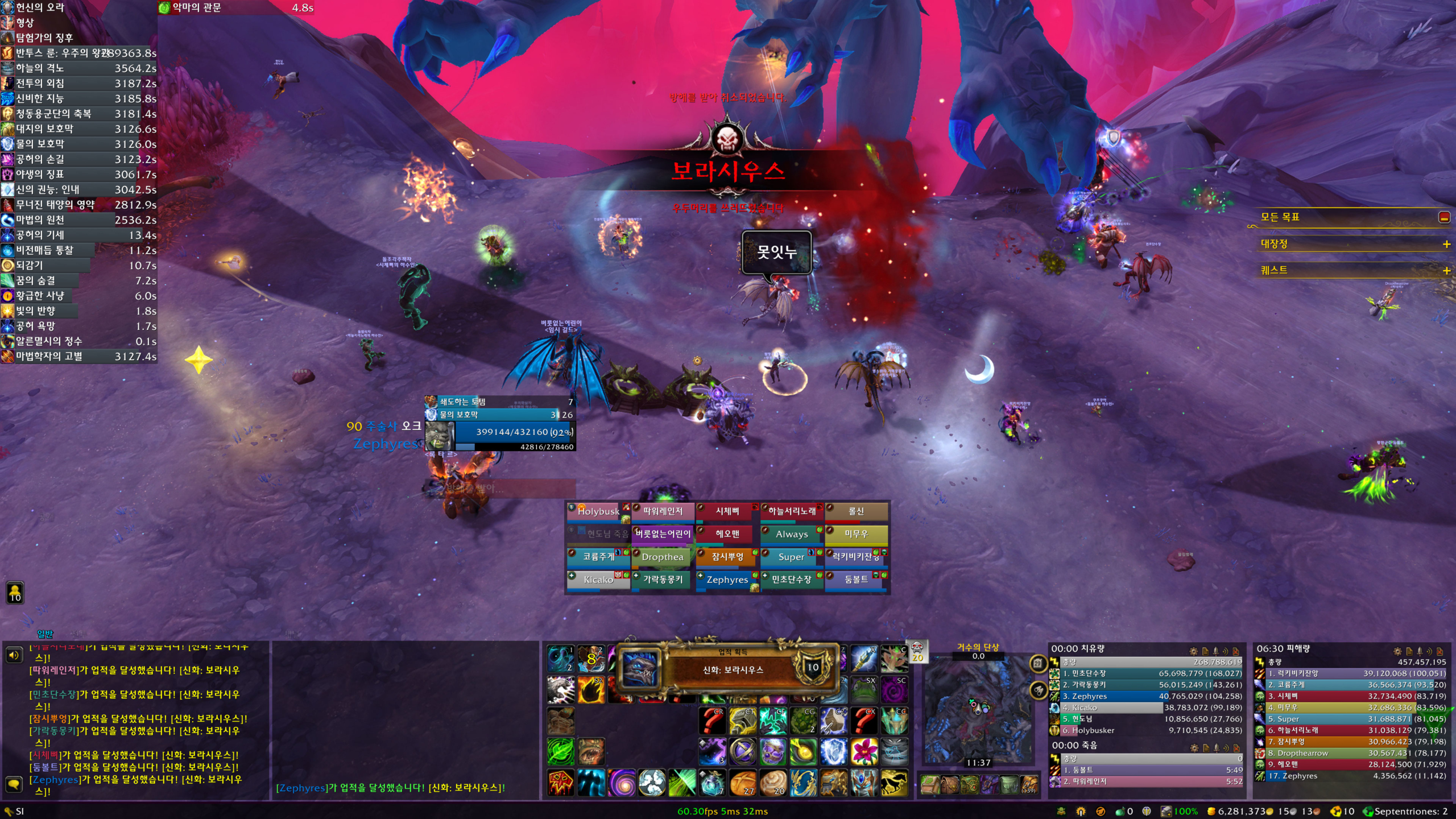Screen dimensions: 1456x819
Task: Select the Always raid frame
Action: click(x=791, y=534)
